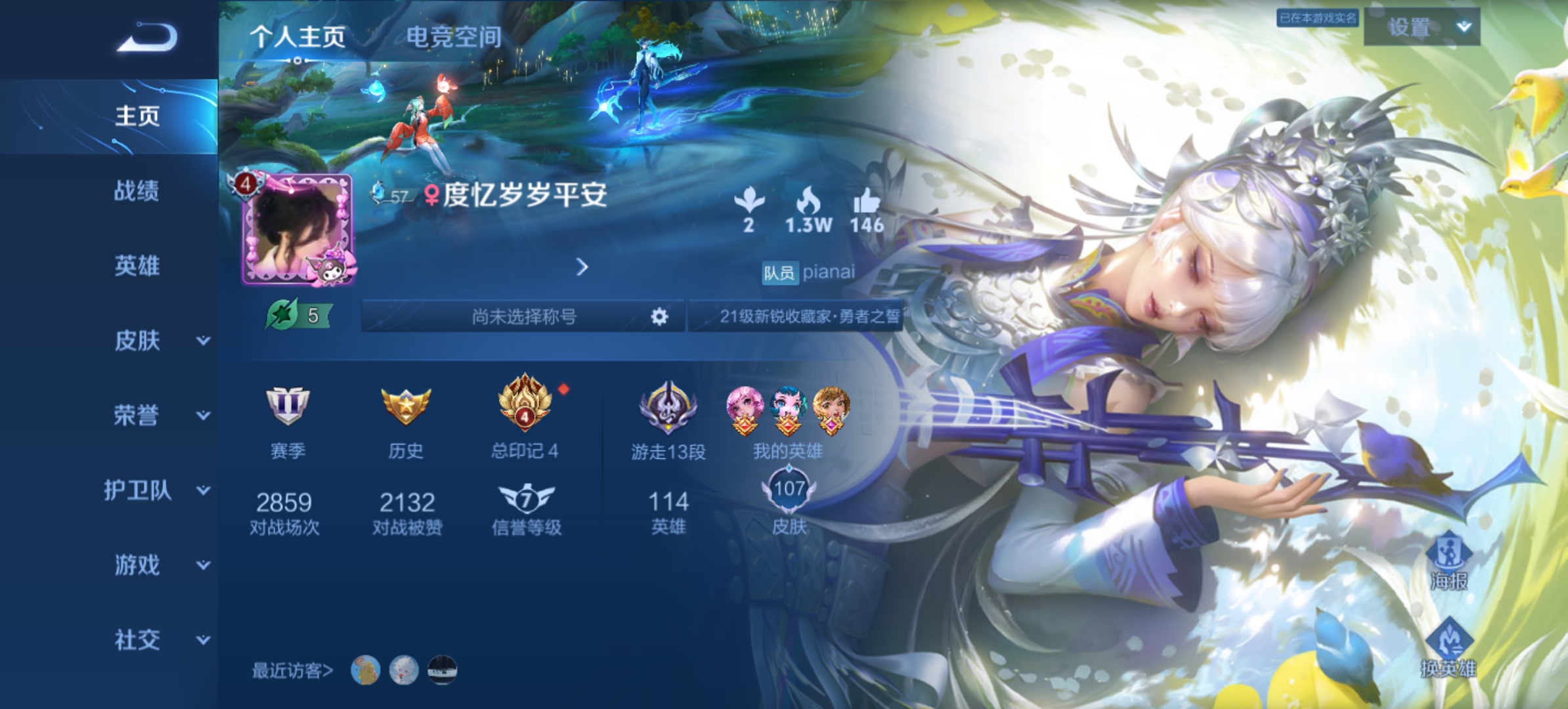Viewport: 1568px width, 709px height.
Task: Switch to the 电竞空间 tab
Action: point(454,37)
